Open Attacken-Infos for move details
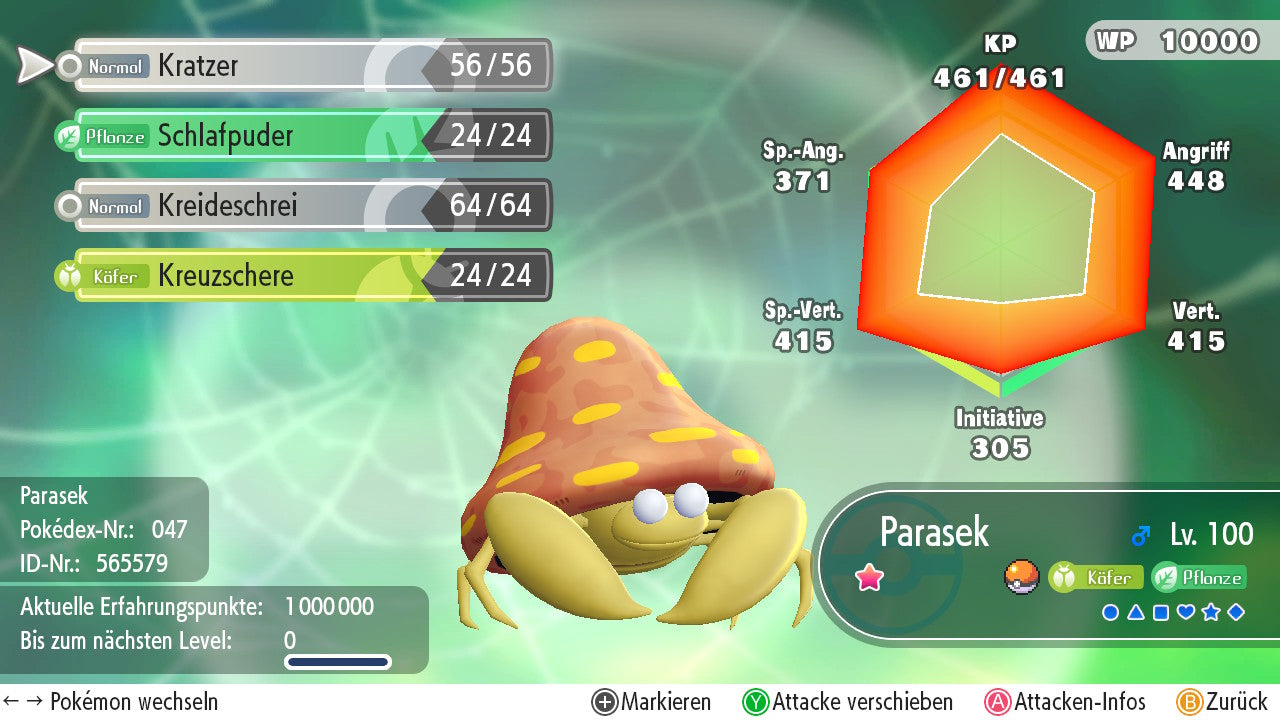 [x=1066, y=702]
